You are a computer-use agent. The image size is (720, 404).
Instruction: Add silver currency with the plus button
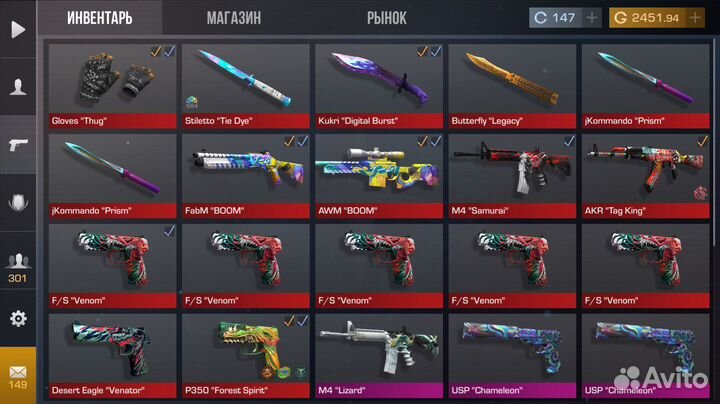click(x=592, y=18)
